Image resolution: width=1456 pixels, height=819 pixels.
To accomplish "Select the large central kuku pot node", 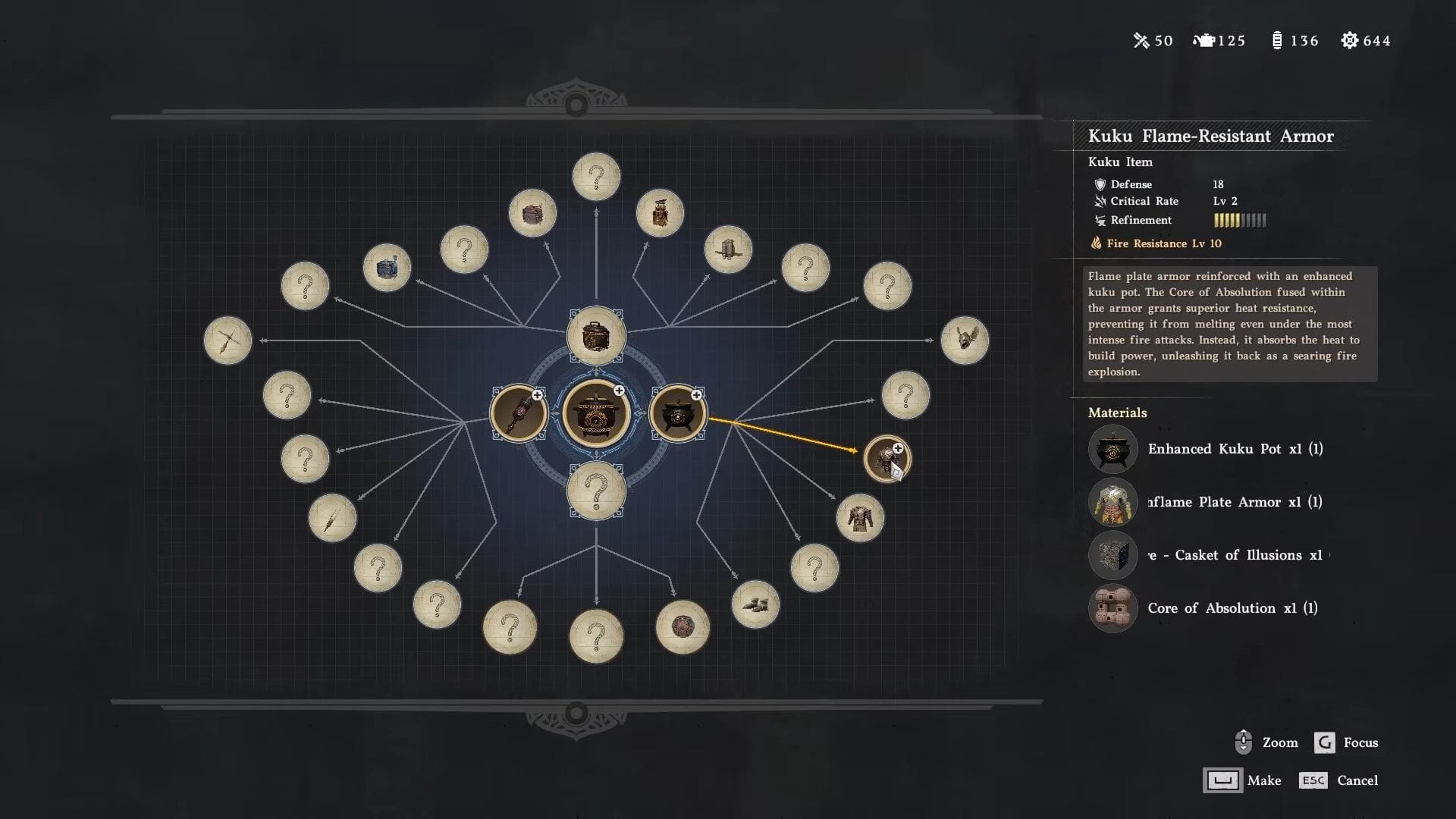I will (596, 414).
